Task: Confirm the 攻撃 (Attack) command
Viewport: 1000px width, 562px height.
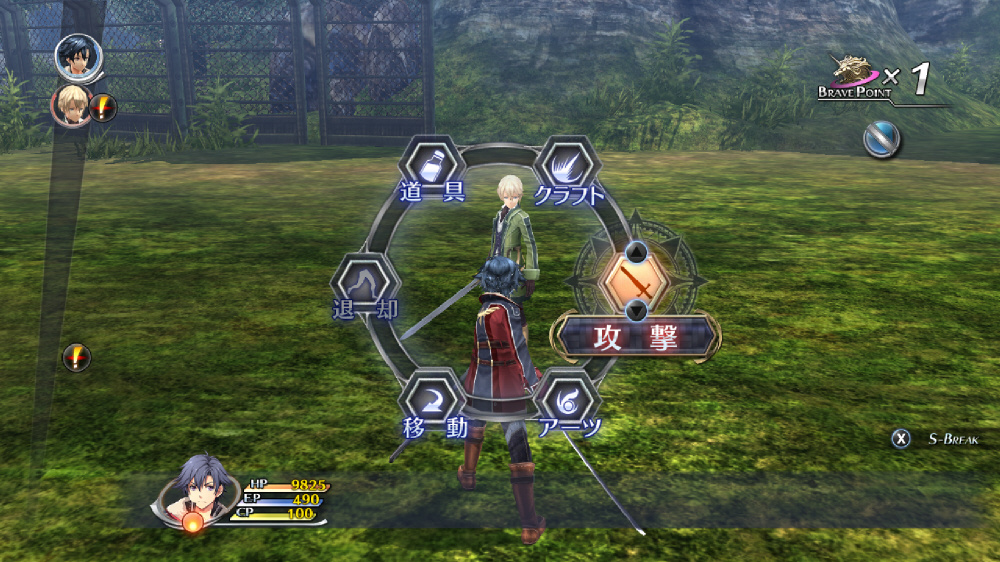Action: click(636, 337)
